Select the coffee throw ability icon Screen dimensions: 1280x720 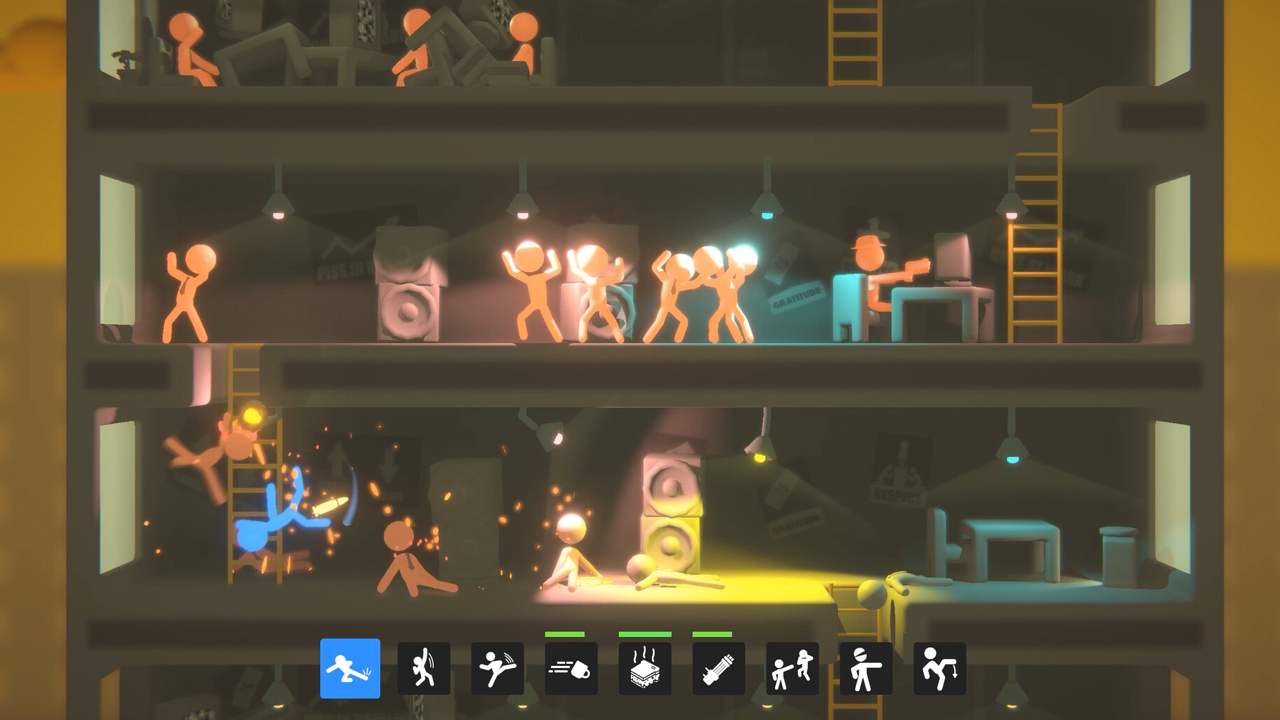571,668
